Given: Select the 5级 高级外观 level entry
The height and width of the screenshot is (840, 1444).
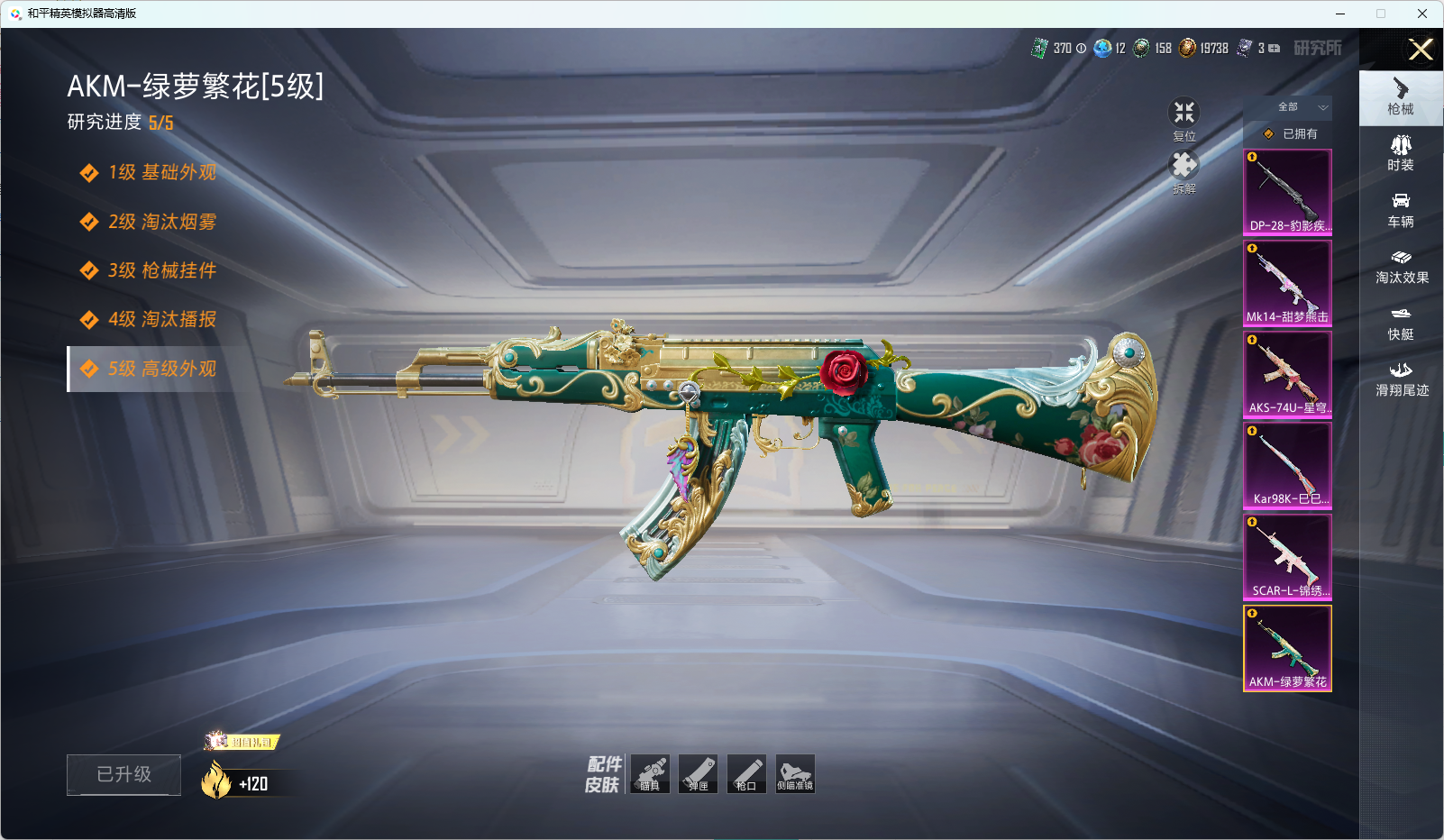Looking at the screenshot, I should pyautogui.click(x=161, y=369).
